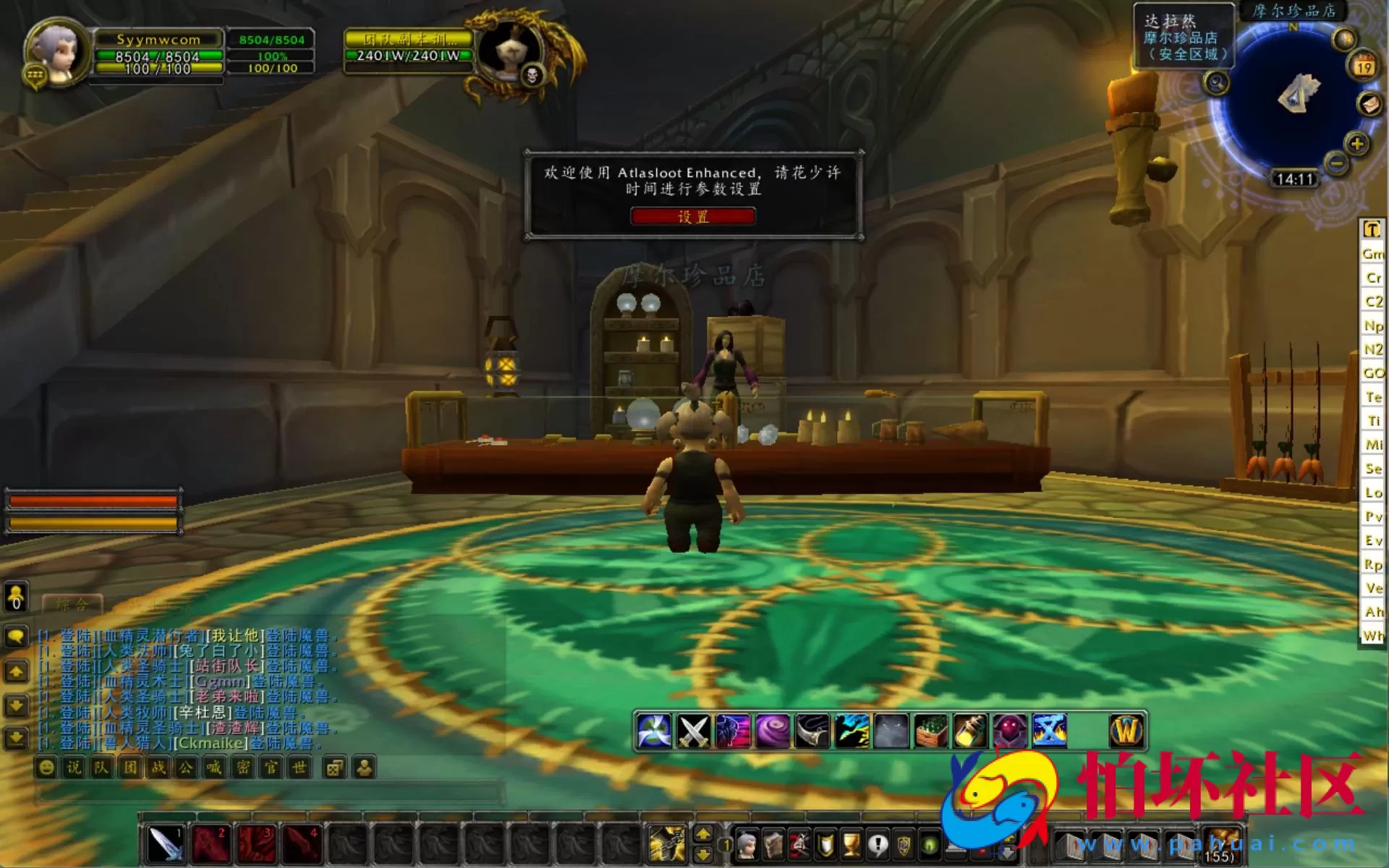Expand the Ah entry on the right sidebar

click(x=1372, y=611)
